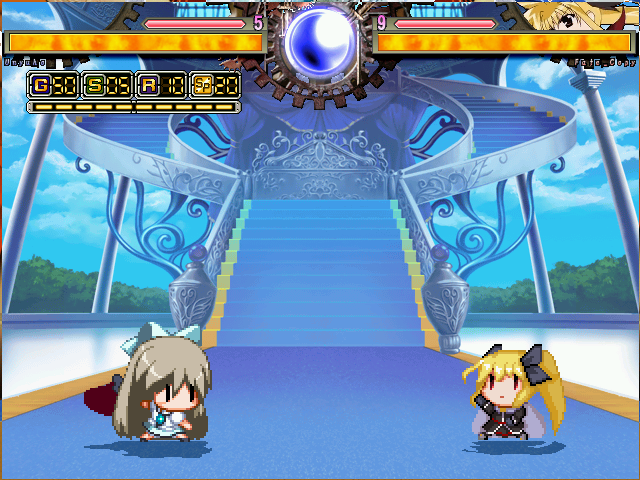Viewport: 640px width, 480px height.
Task: Activate the purple R gauge icon
Action: [x=149, y=85]
